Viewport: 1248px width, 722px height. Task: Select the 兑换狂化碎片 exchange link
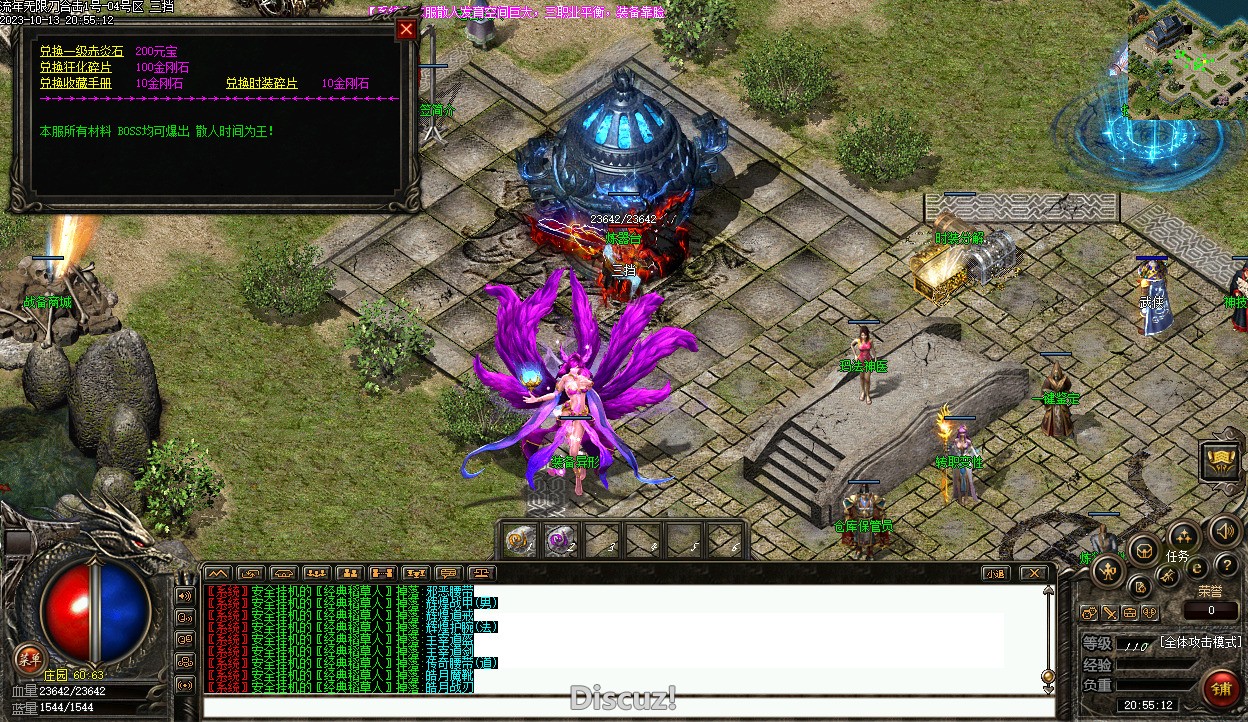tap(76, 67)
